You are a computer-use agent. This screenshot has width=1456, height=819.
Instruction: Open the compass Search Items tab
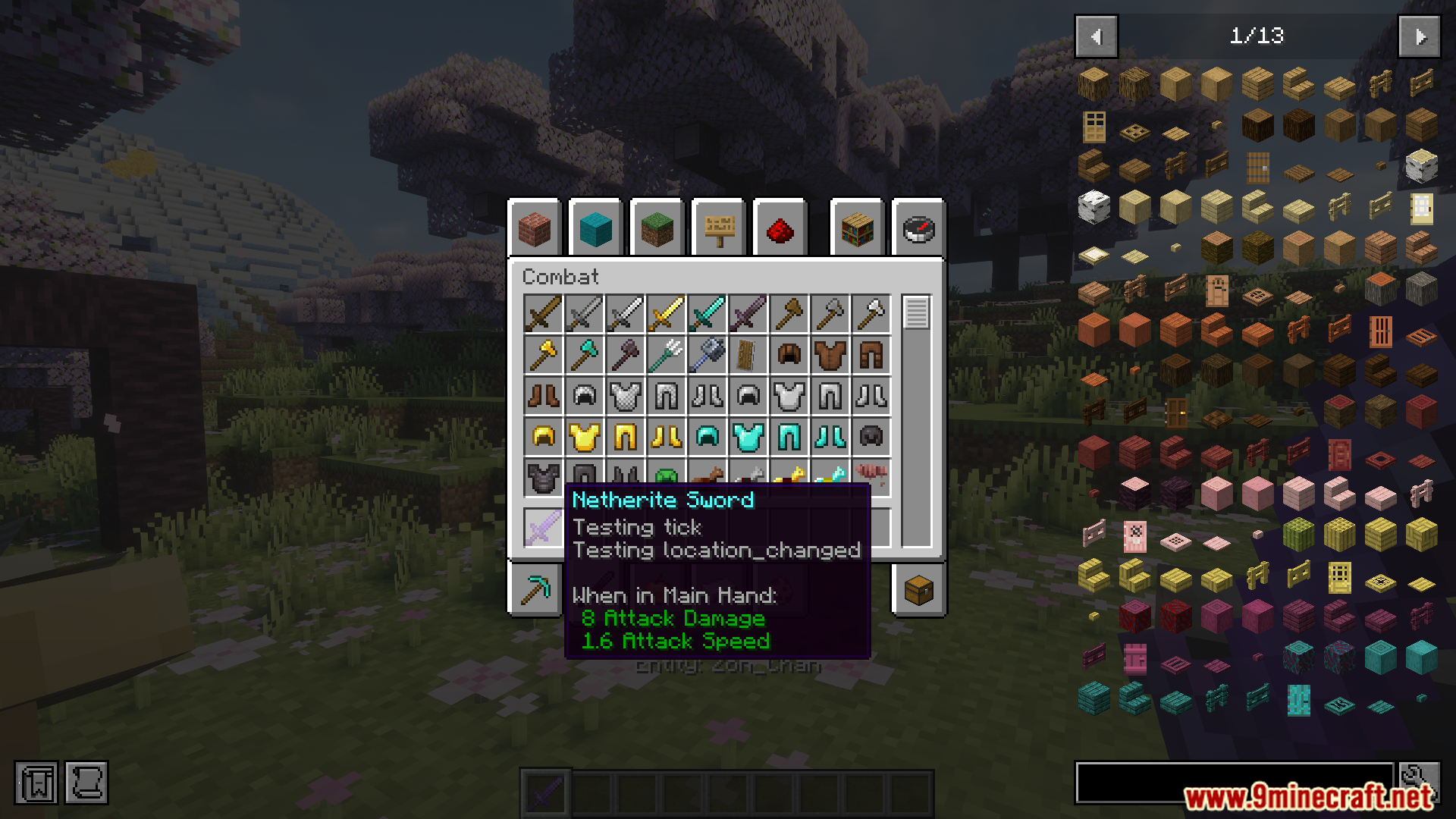click(x=918, y=228)
